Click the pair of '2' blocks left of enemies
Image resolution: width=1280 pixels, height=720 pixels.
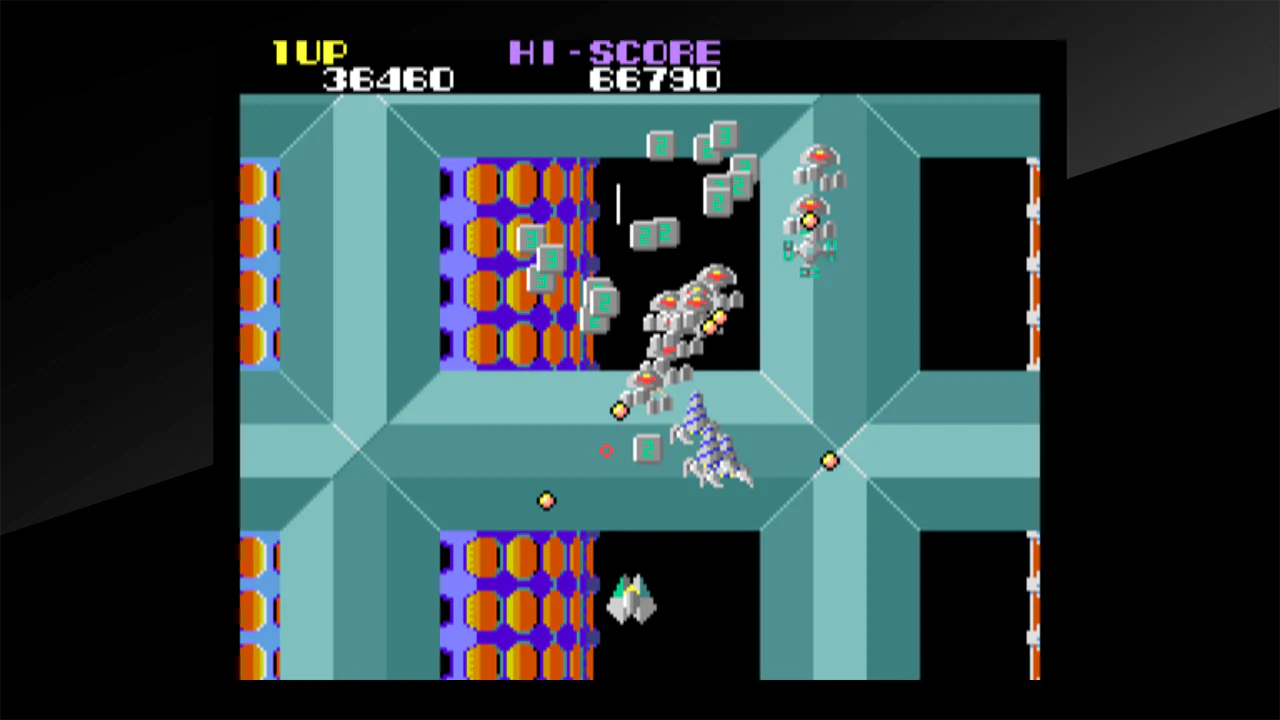(x=657, y=233)
